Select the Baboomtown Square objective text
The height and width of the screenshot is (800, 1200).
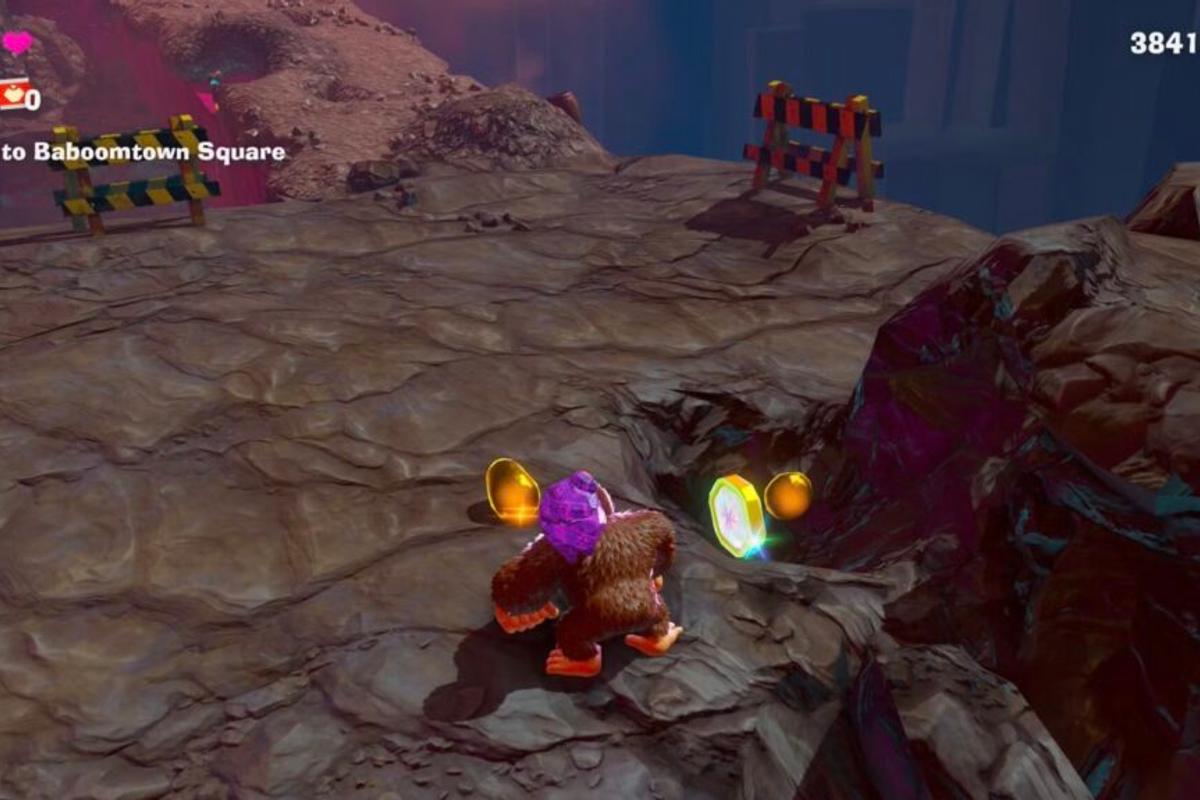(x=143, y=152)
